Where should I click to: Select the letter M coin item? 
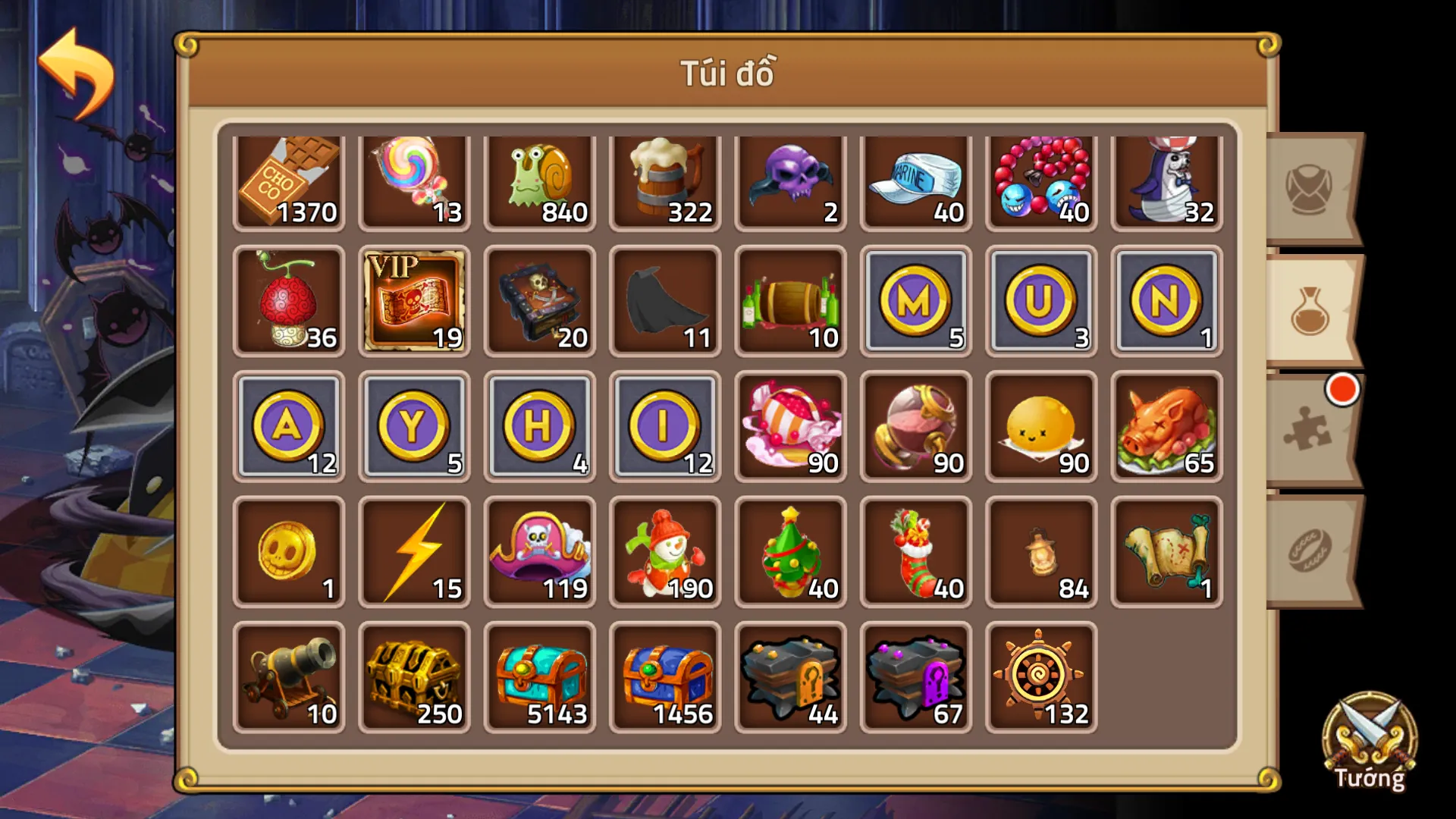tap(915, 303)
